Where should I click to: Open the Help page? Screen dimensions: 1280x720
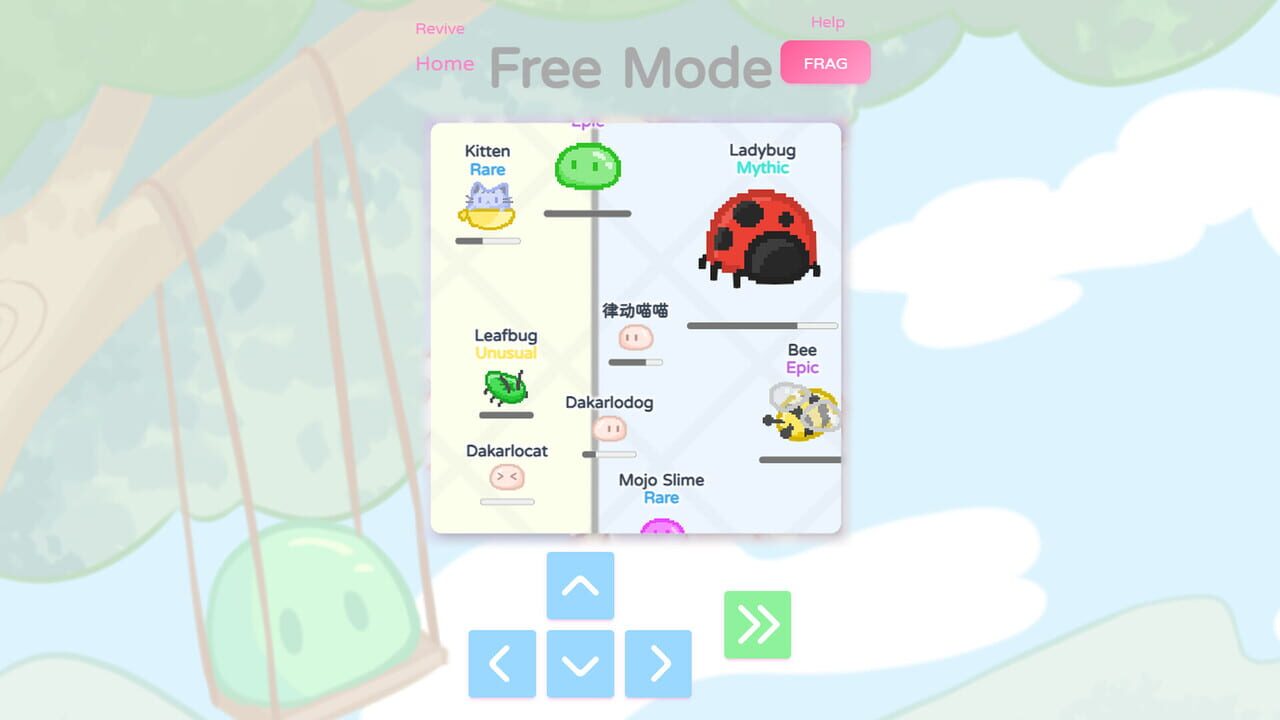(828, 21)
